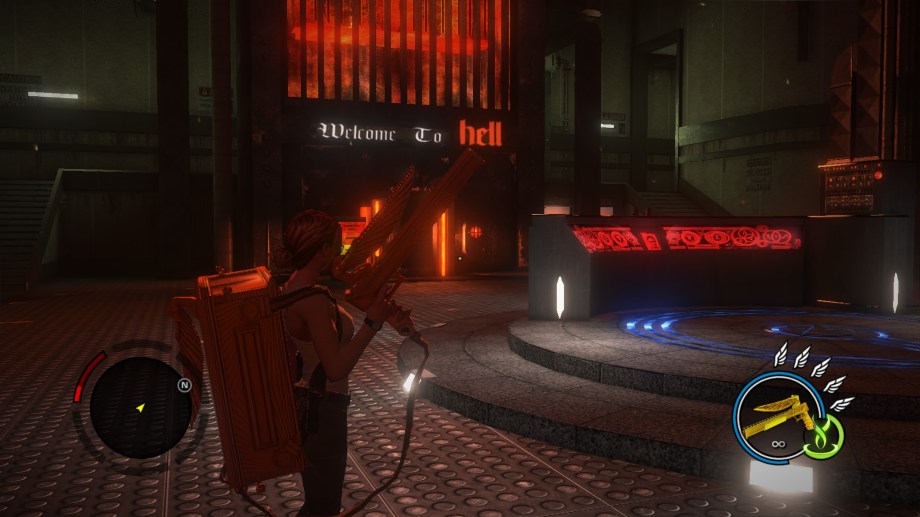Click the north compass marker on minimap
The width and height of the screenshot is (920, 517).
coord(184,384)
